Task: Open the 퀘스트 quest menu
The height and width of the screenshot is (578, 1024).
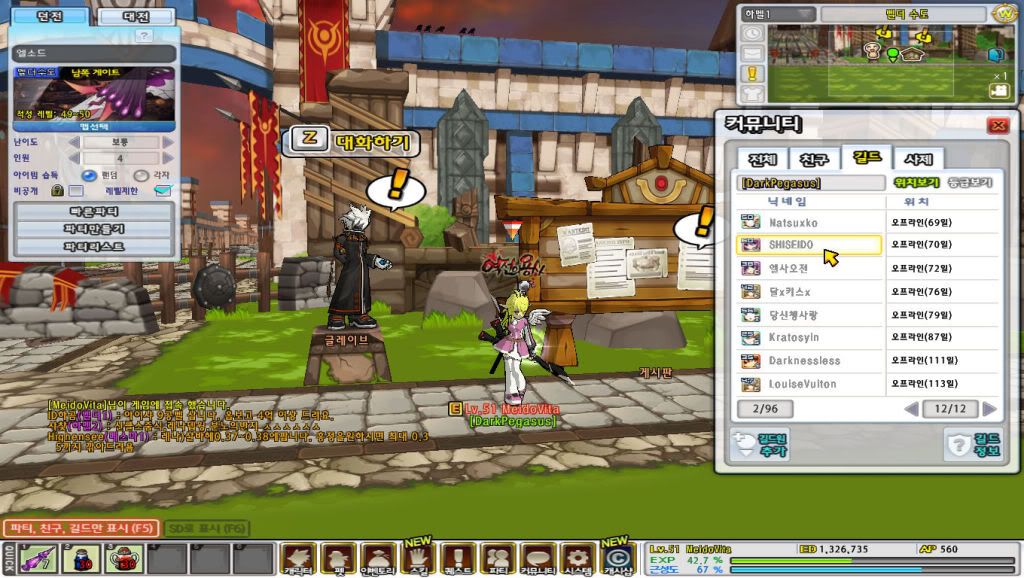Action: pyautogui.click(x=457, y=557)
